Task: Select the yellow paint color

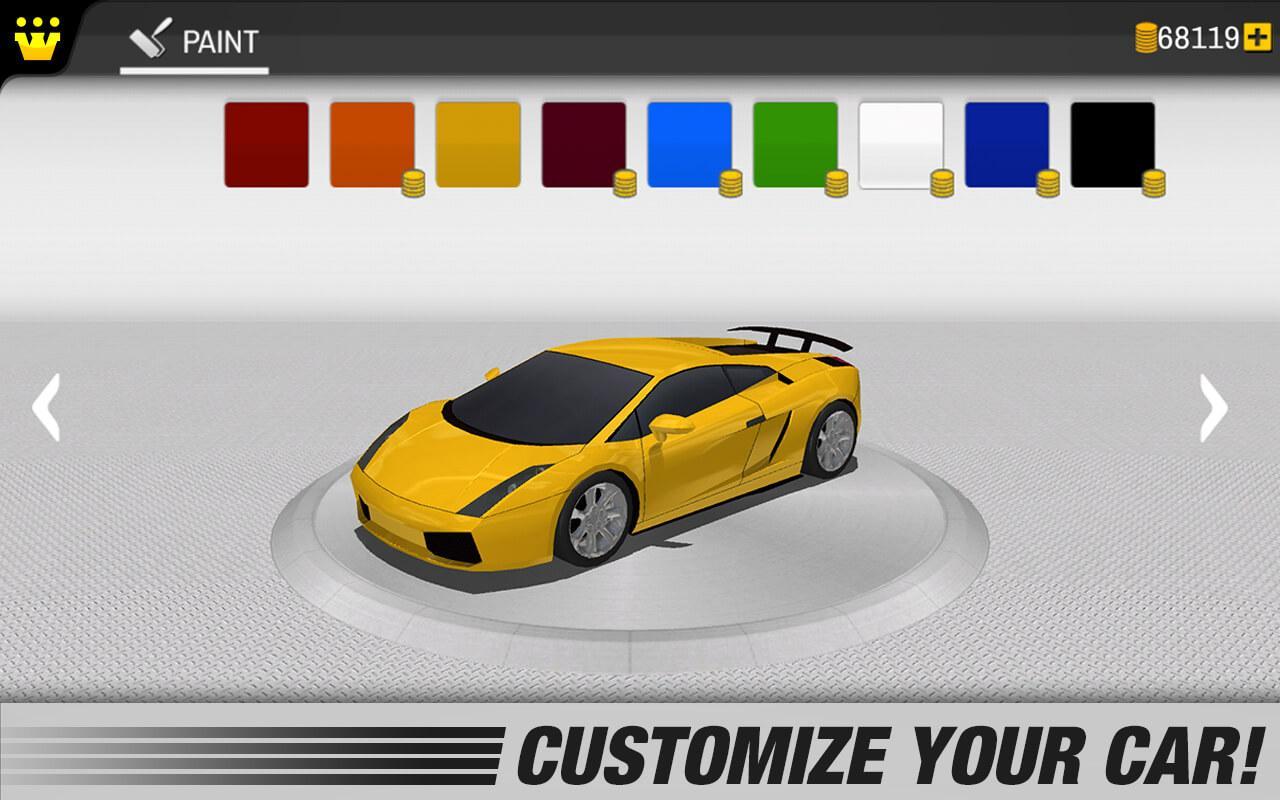Action: click(x=478, y=145)
